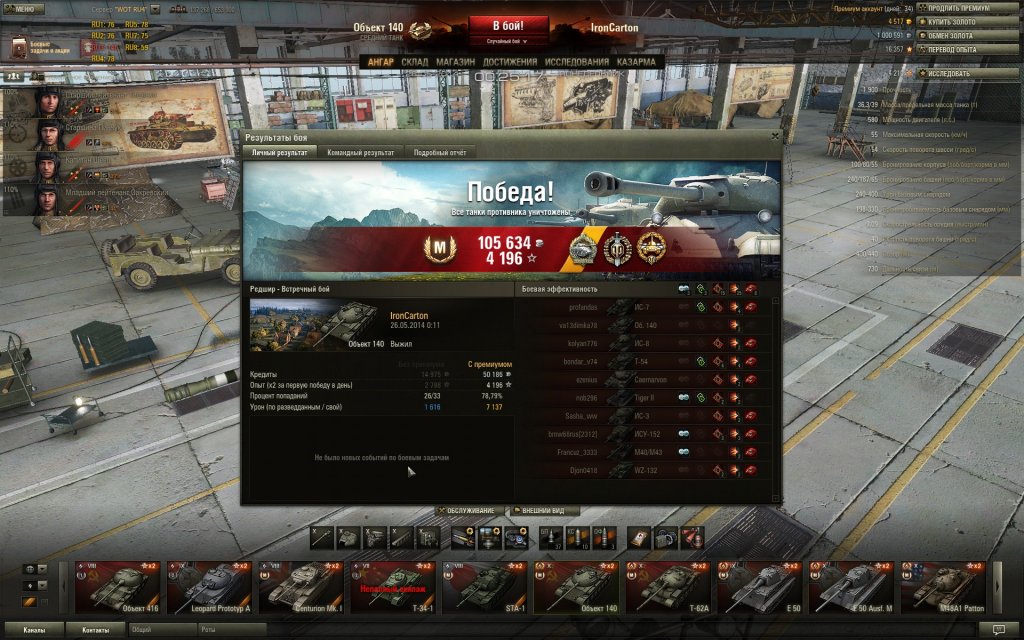Select the T-62A tank in carousel
This screenshot has width=1024, height=640.
[x=668, y=588]
